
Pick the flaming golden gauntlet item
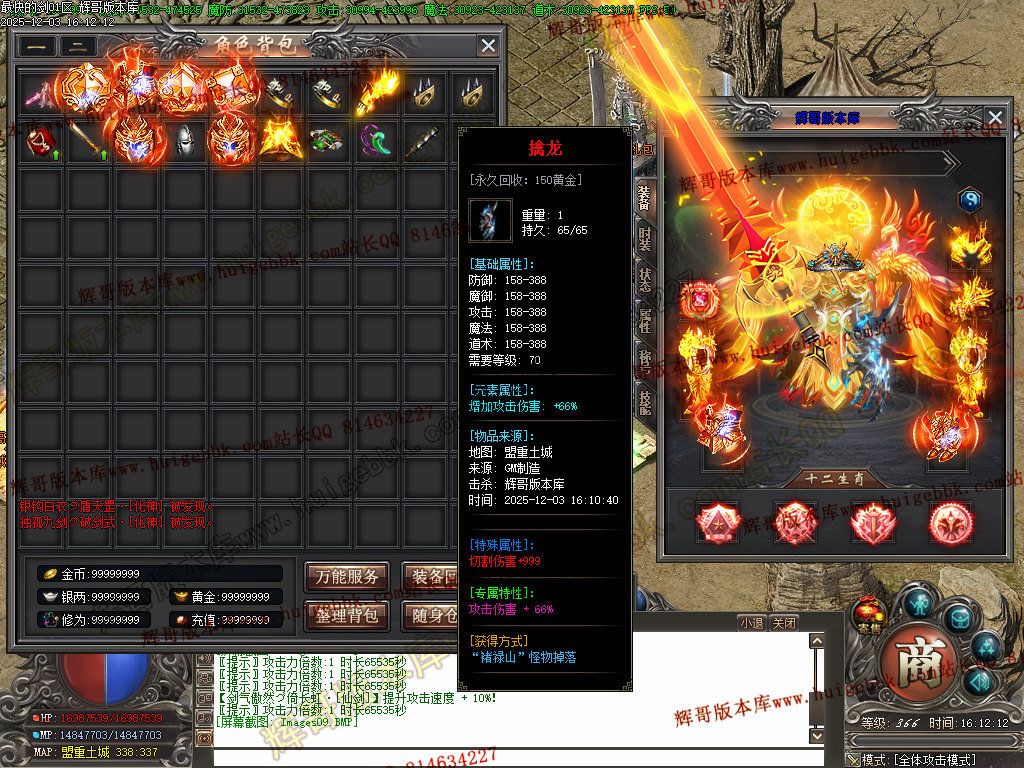tap(377, 93)
